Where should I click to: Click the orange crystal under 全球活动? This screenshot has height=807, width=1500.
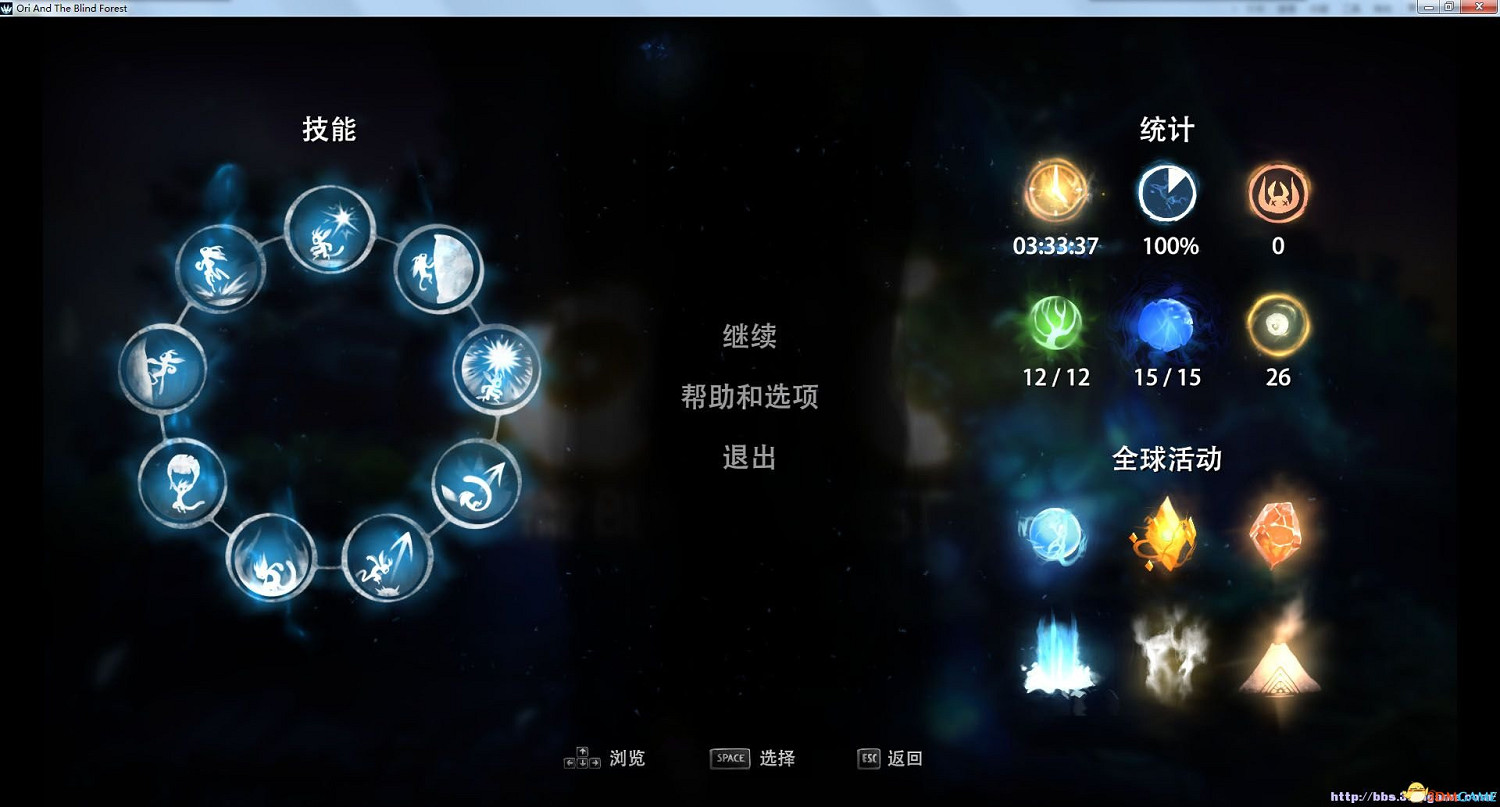(x=1278, y=535)
